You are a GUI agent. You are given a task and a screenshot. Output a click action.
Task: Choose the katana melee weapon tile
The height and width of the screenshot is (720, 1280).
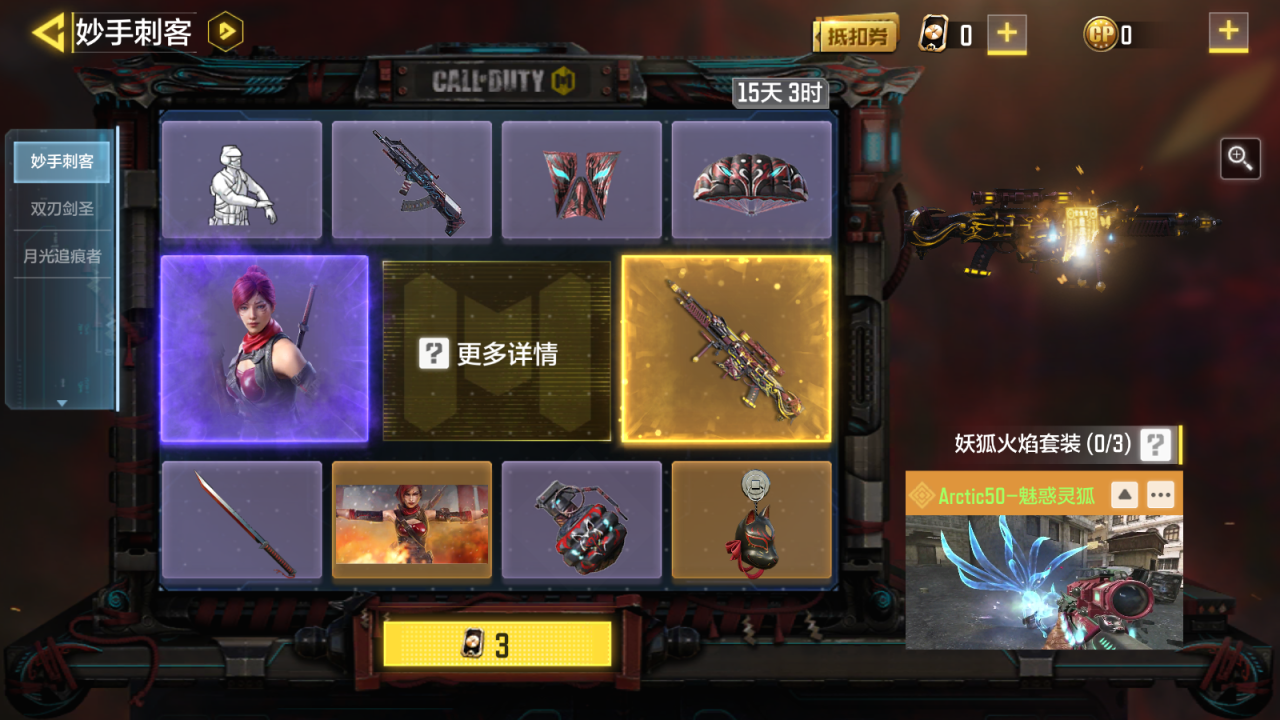pyautogui.click(x=242, y=520)
